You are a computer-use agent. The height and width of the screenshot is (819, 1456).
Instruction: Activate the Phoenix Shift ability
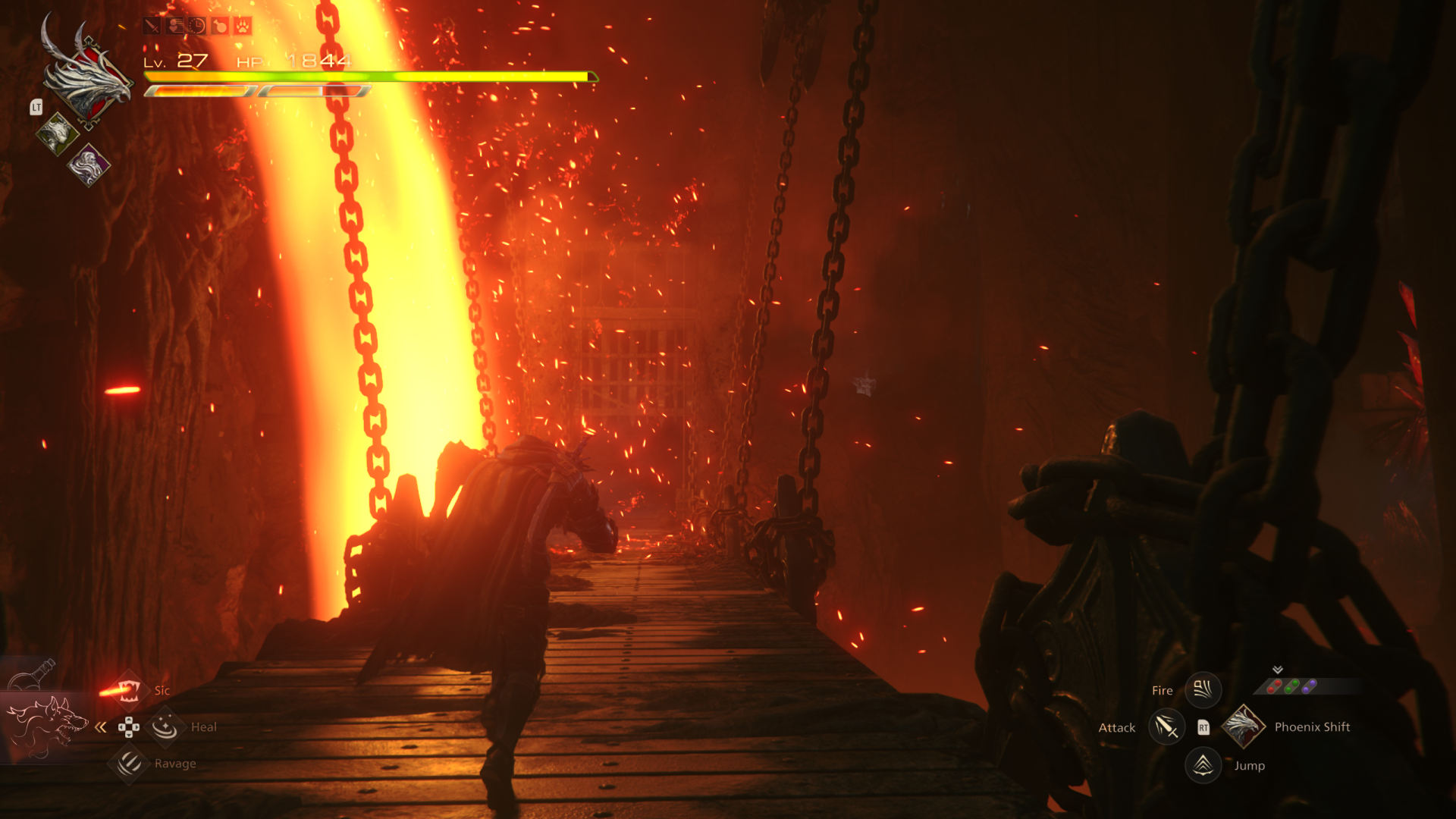[x=1244, y=726]
